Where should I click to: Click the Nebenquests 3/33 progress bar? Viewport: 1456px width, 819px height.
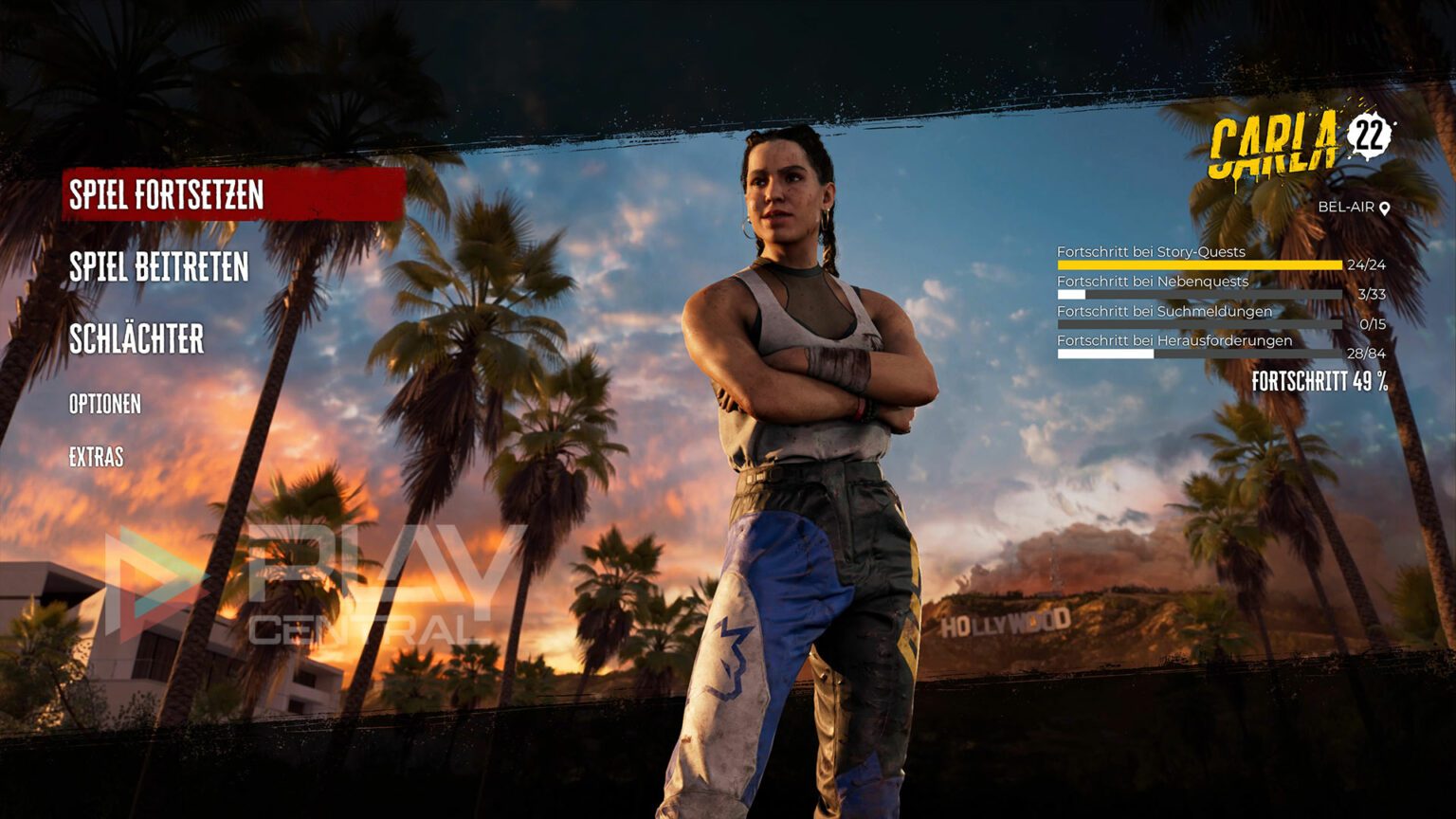click(x=1199, y=295)
